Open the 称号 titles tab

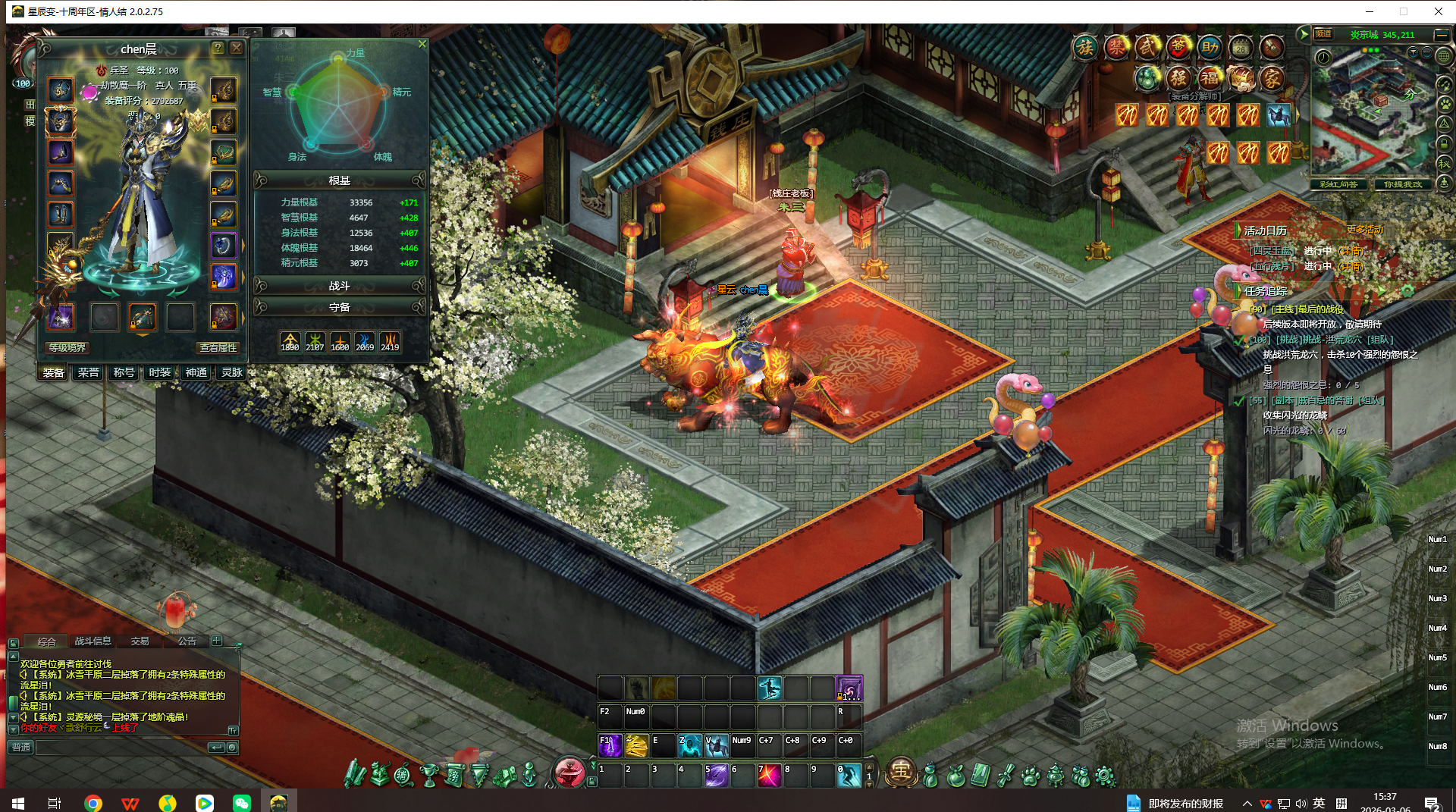click(124, 372)
